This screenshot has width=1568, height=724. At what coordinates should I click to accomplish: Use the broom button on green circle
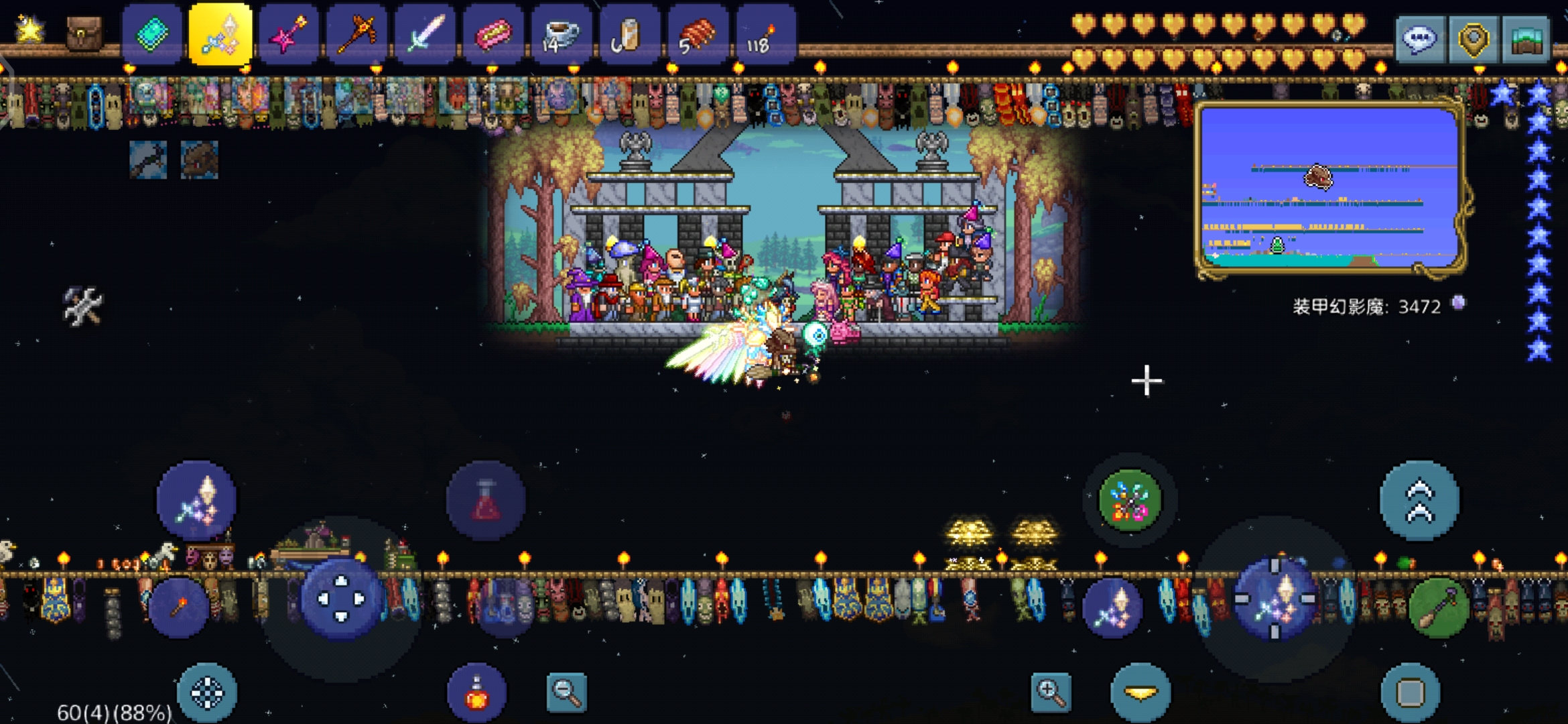1439,607
